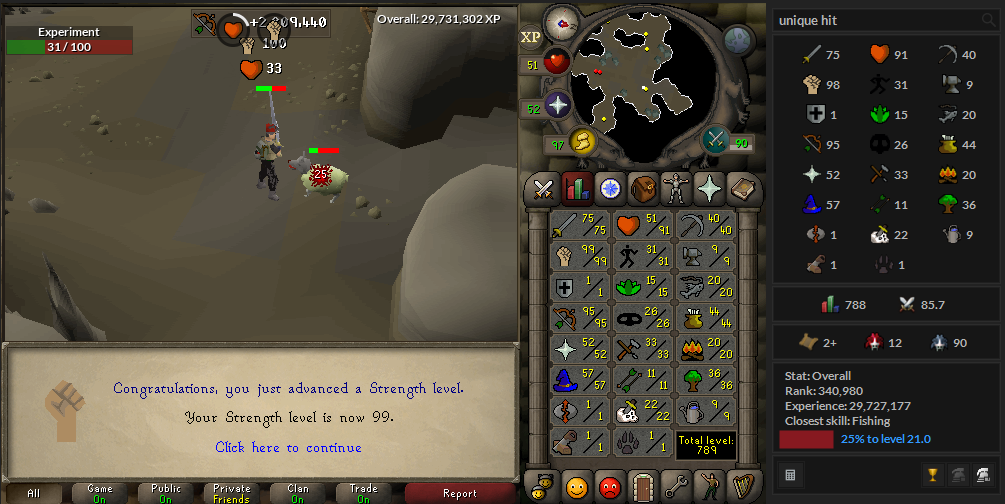Viewport: 1005px width, 504px height.
Task: Toggle the XP drops button beside minimap
Action: click(530, 37)
